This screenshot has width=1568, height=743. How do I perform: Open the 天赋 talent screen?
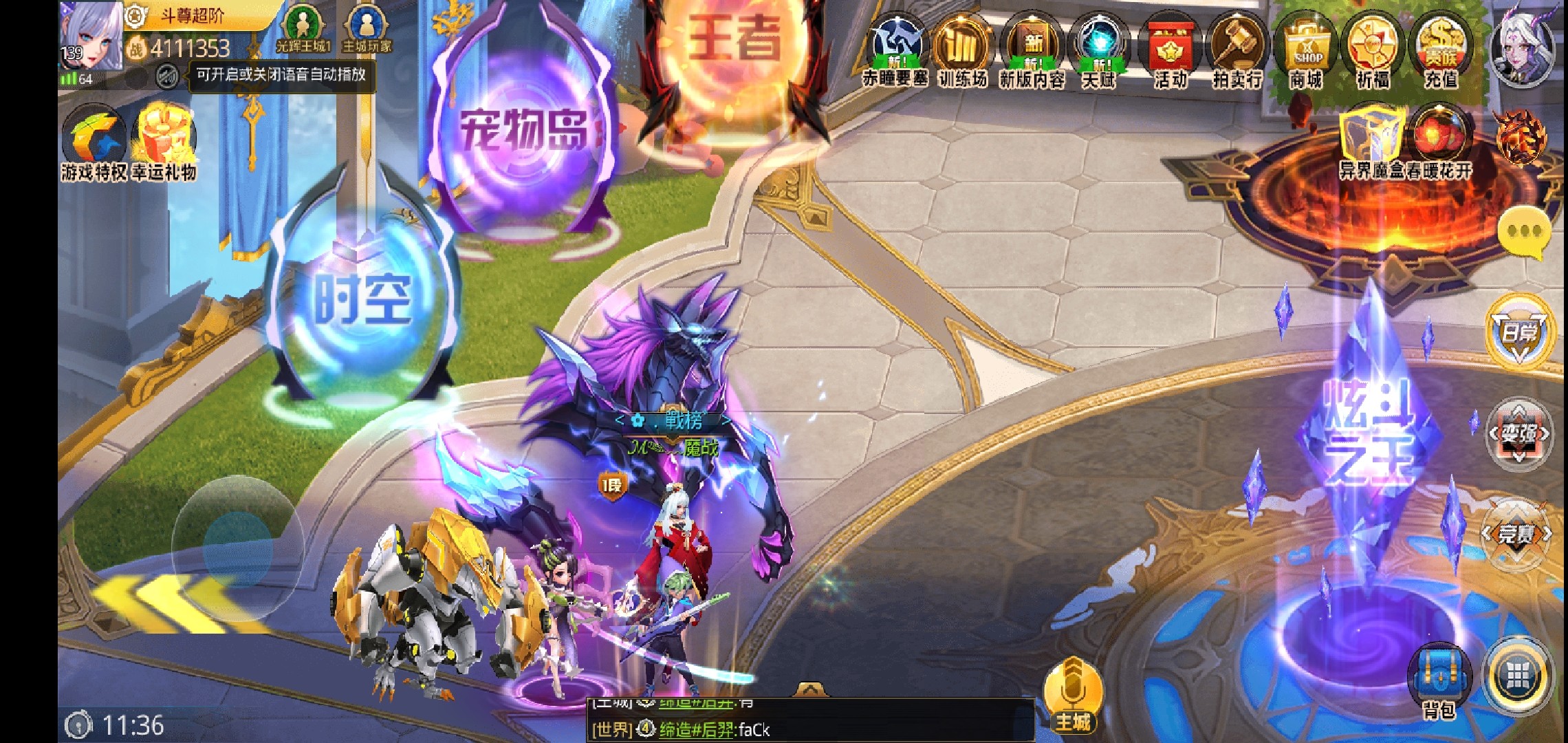point(1099,52)
